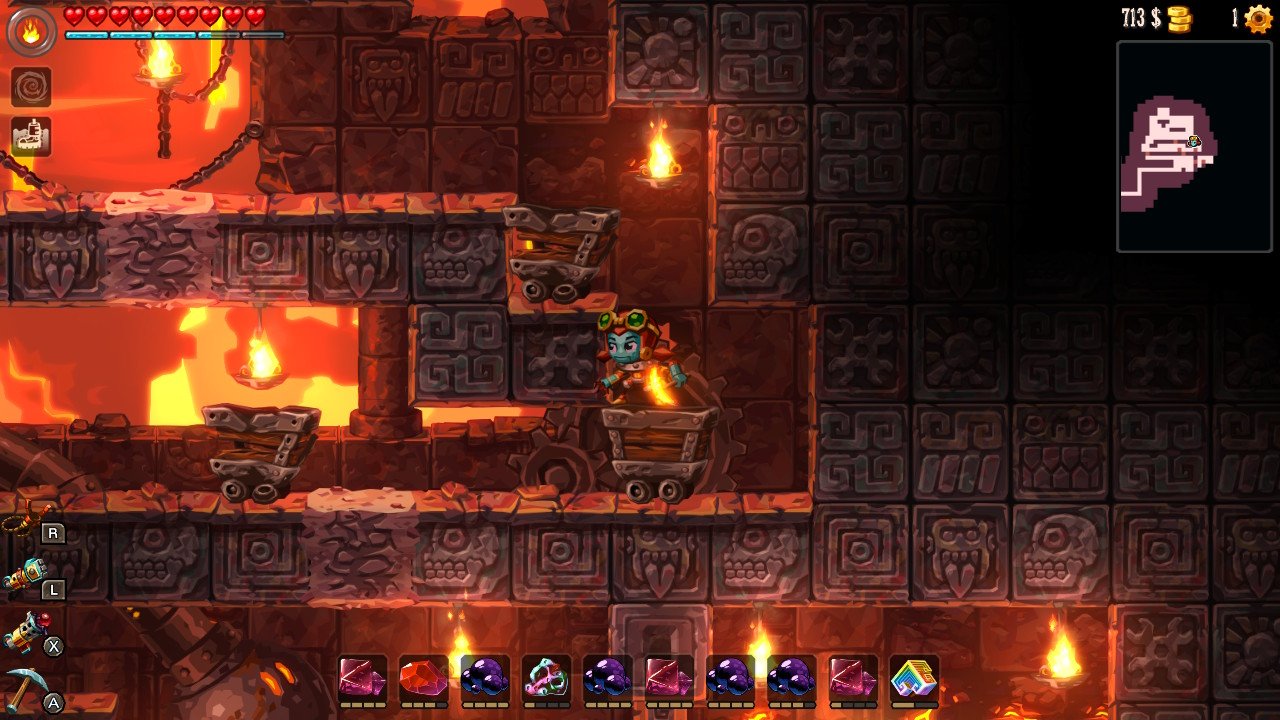Choose the teal and yellow arm cannon
This screenshot has width=1280, height=720.
pyautogui.click(x=24, y=577)
